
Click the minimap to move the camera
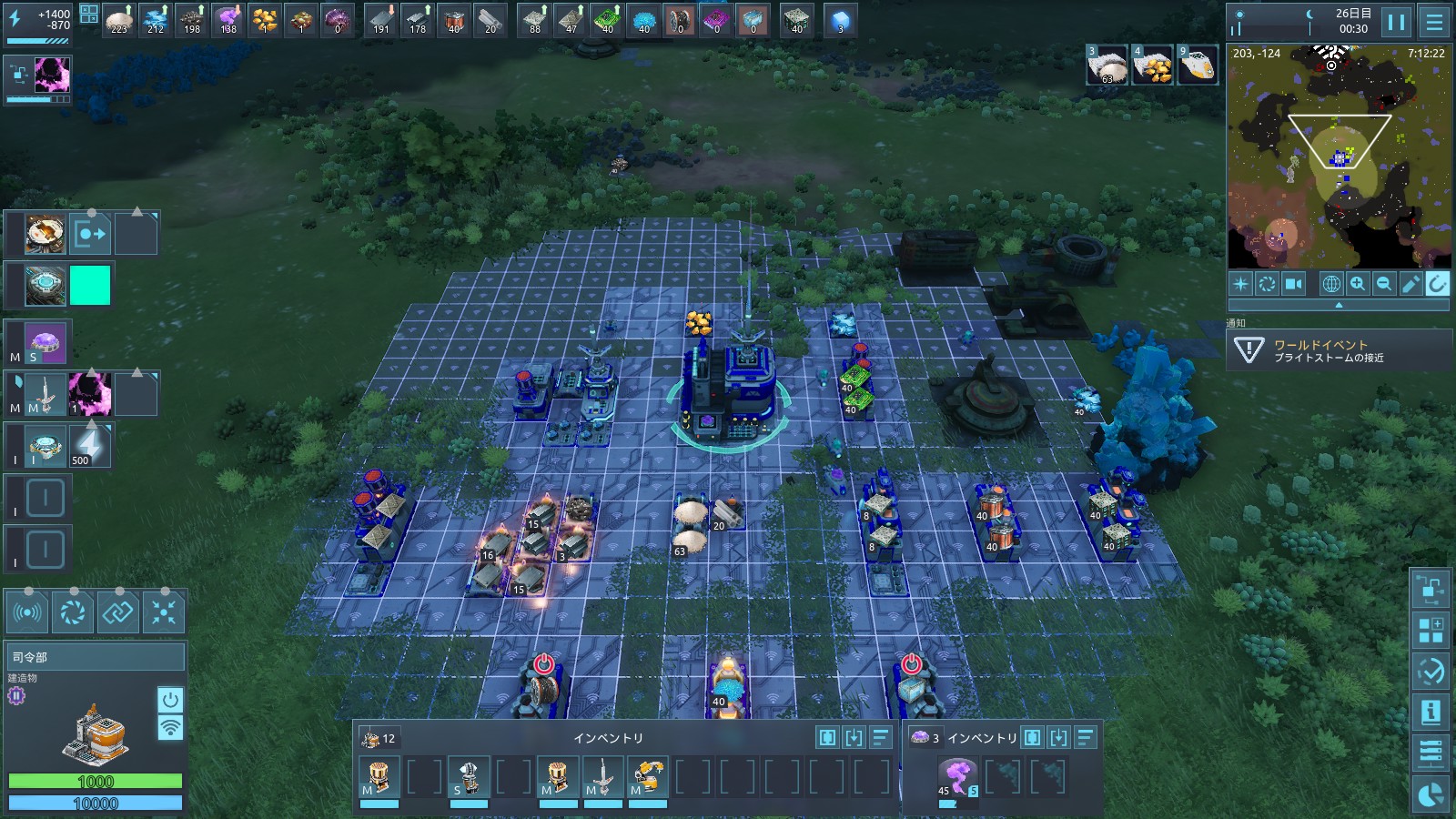tap(1338, 182)
